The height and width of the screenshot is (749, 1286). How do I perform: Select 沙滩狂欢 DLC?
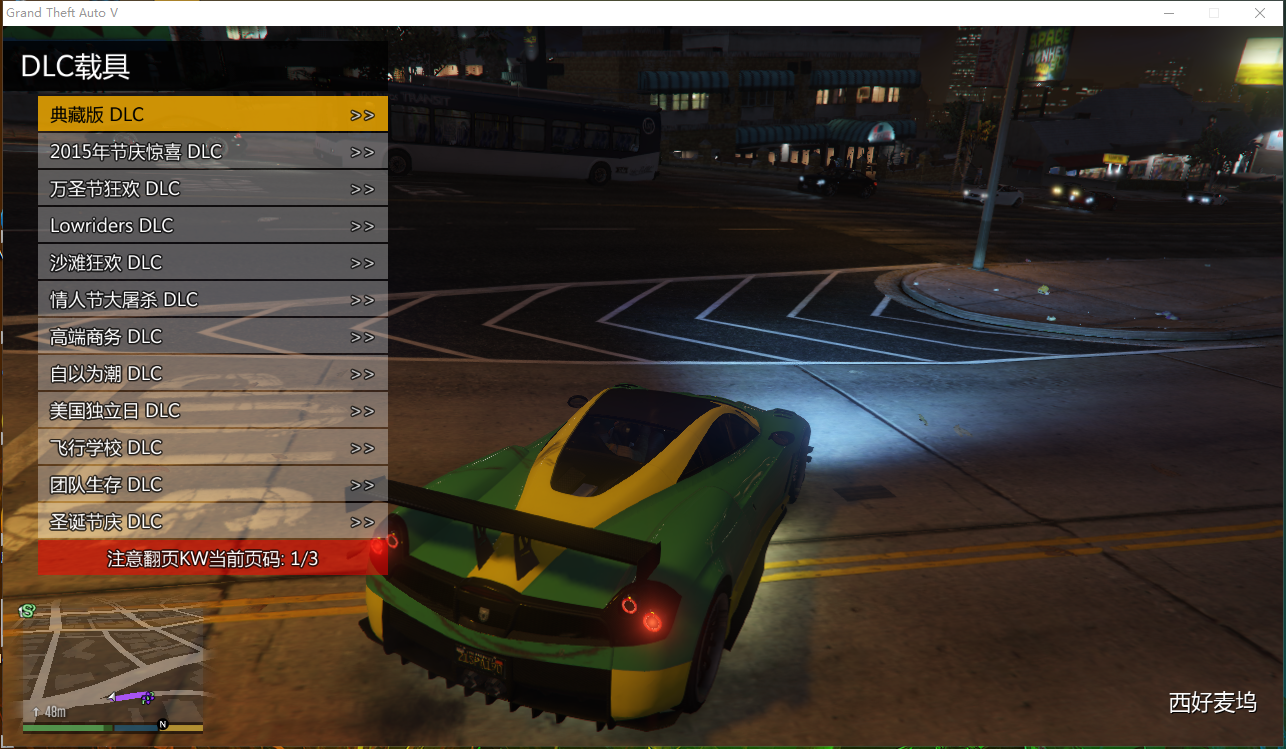pyautogui.click(x=212, y=262)
